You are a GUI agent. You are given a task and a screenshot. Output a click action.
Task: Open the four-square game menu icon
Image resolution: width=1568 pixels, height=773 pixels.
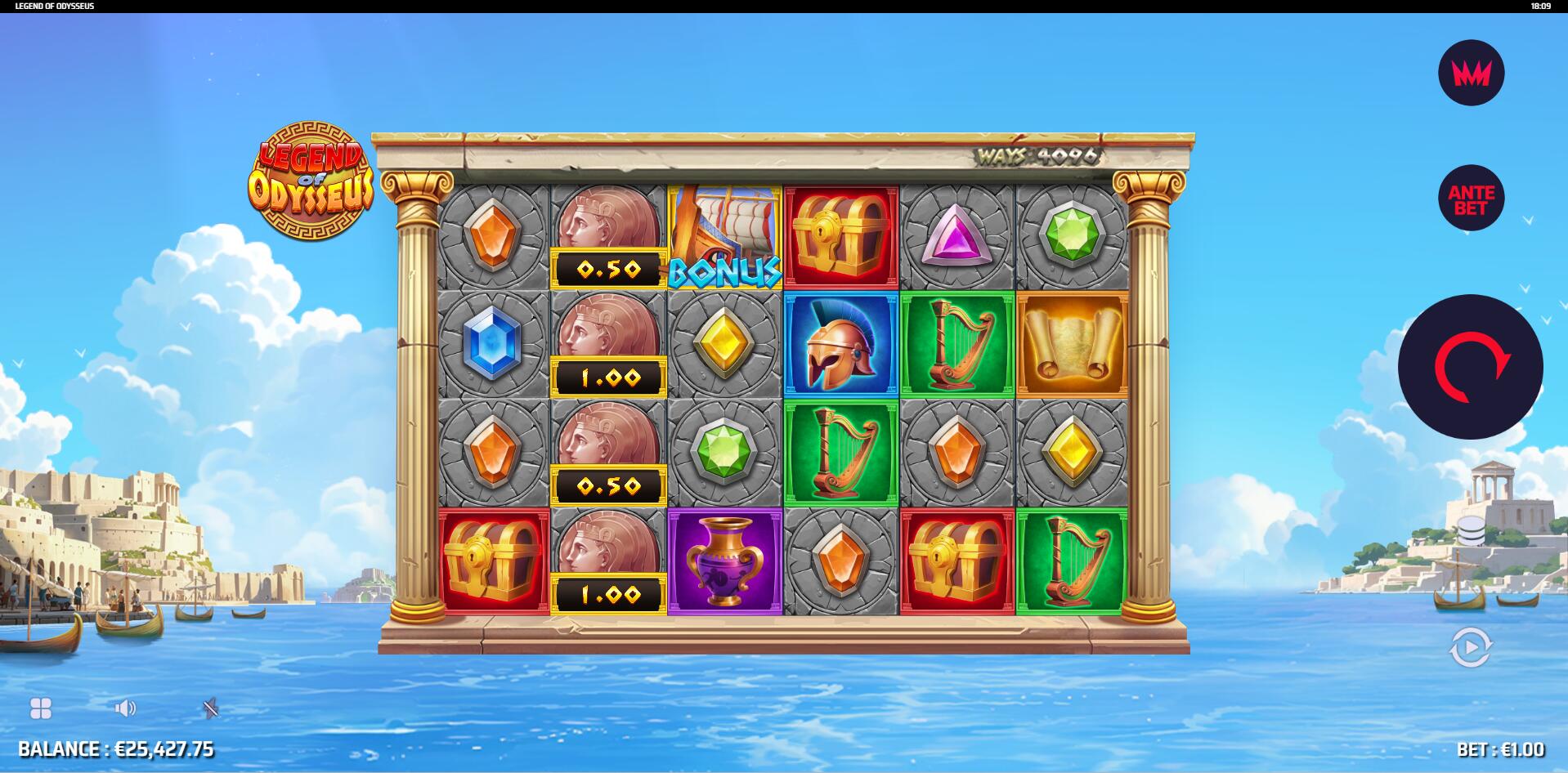coord(40,708)
